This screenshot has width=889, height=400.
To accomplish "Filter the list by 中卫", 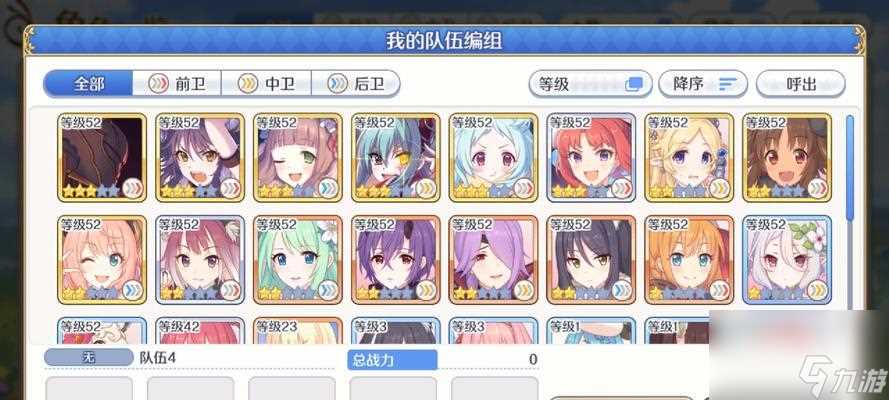I will 266,84.
